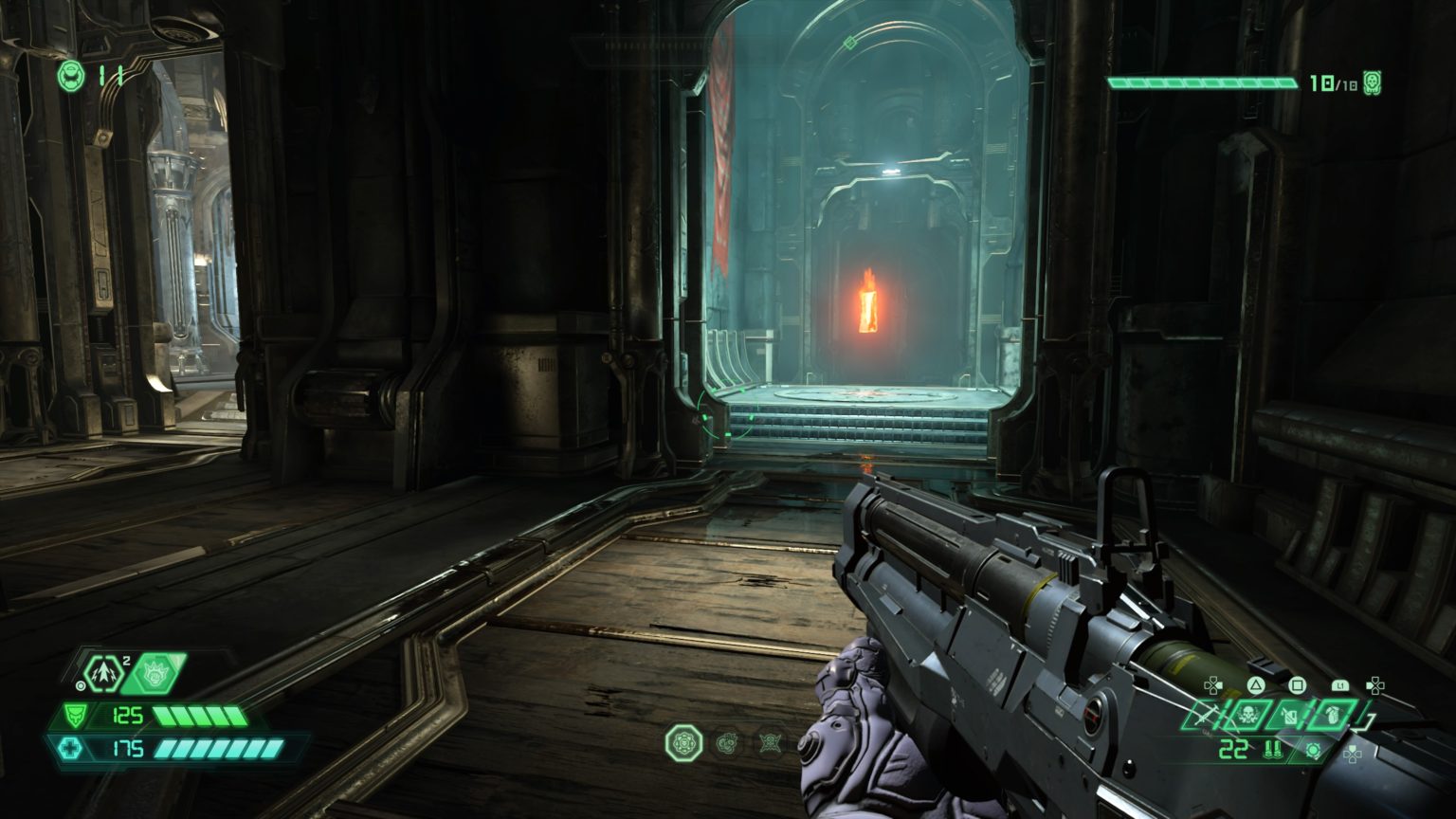Viewport: 1456px width, 819px height.
Task: Click the triangle button prompt icon
Action: [1256, 685]
